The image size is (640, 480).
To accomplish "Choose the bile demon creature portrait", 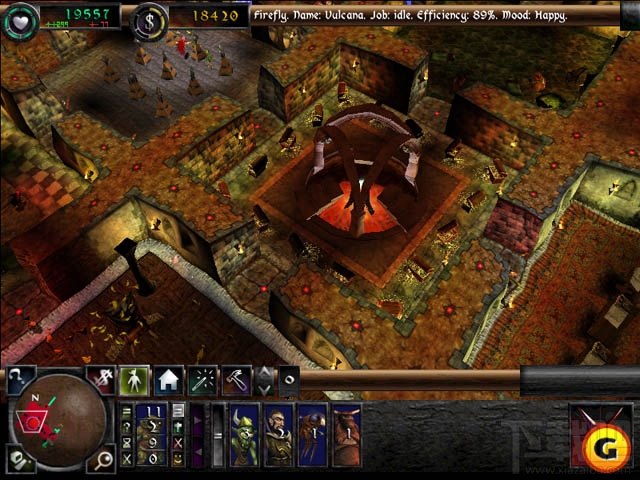I will coord(345,436).
